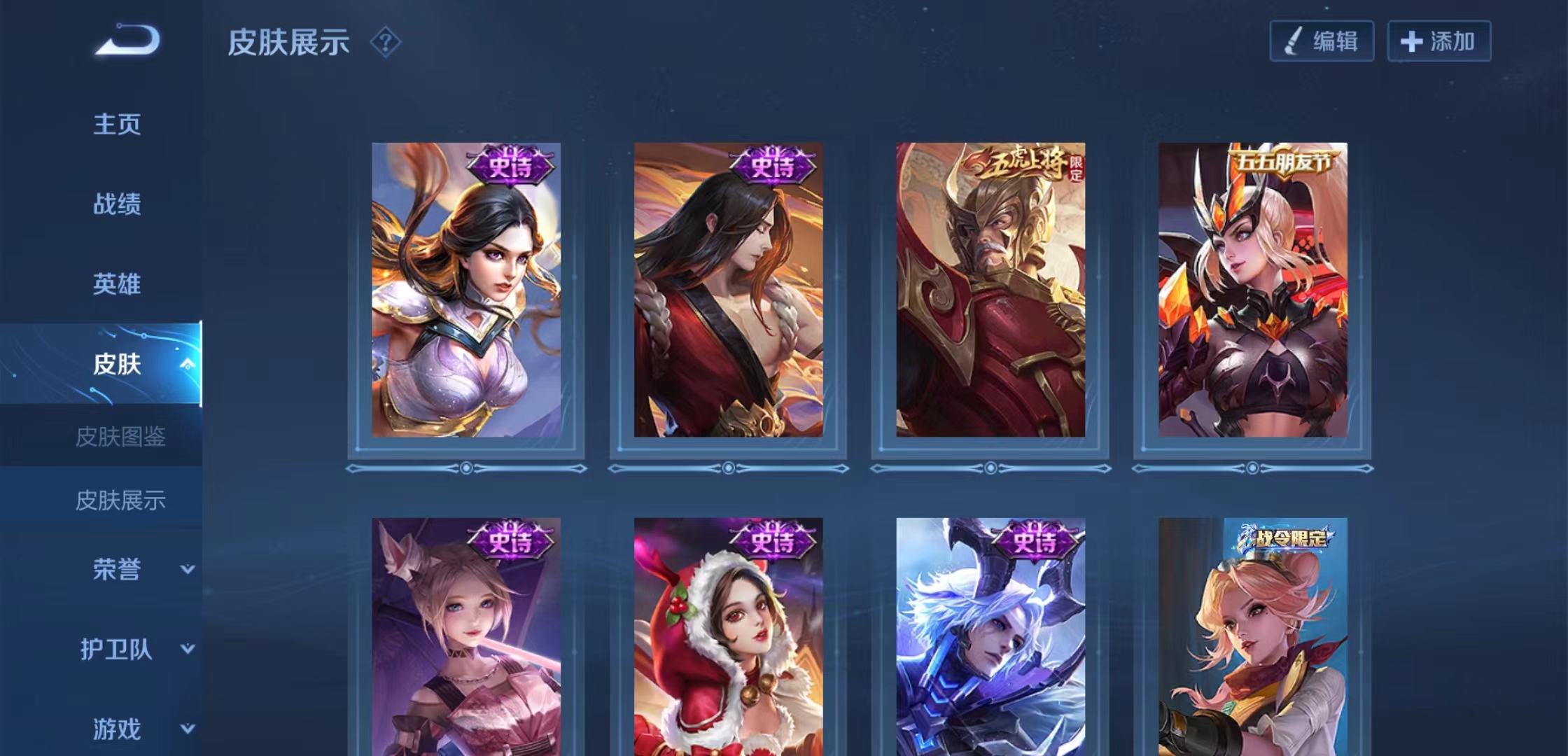Open the 英雄 section
1568x756 pixels.
point(117,284)
